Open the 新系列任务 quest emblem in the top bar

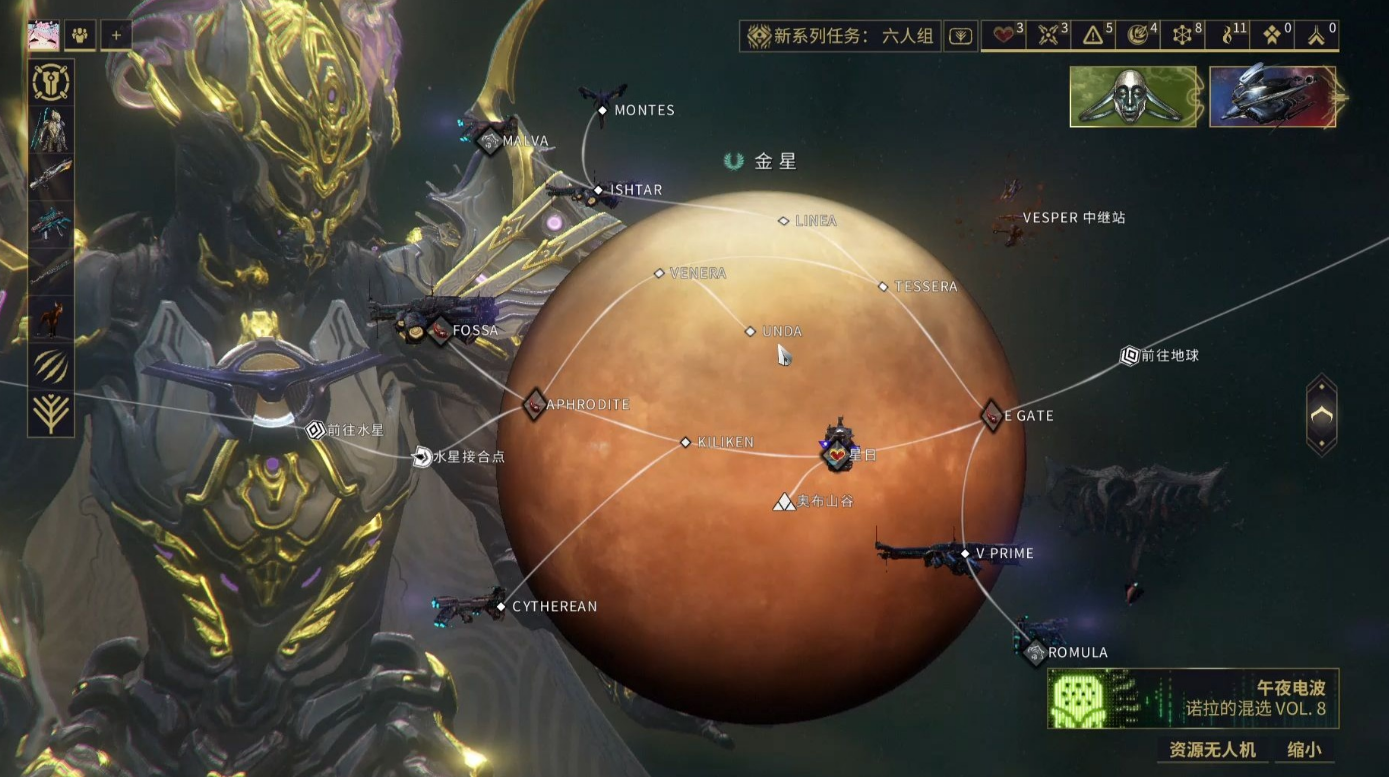(757, 33)
